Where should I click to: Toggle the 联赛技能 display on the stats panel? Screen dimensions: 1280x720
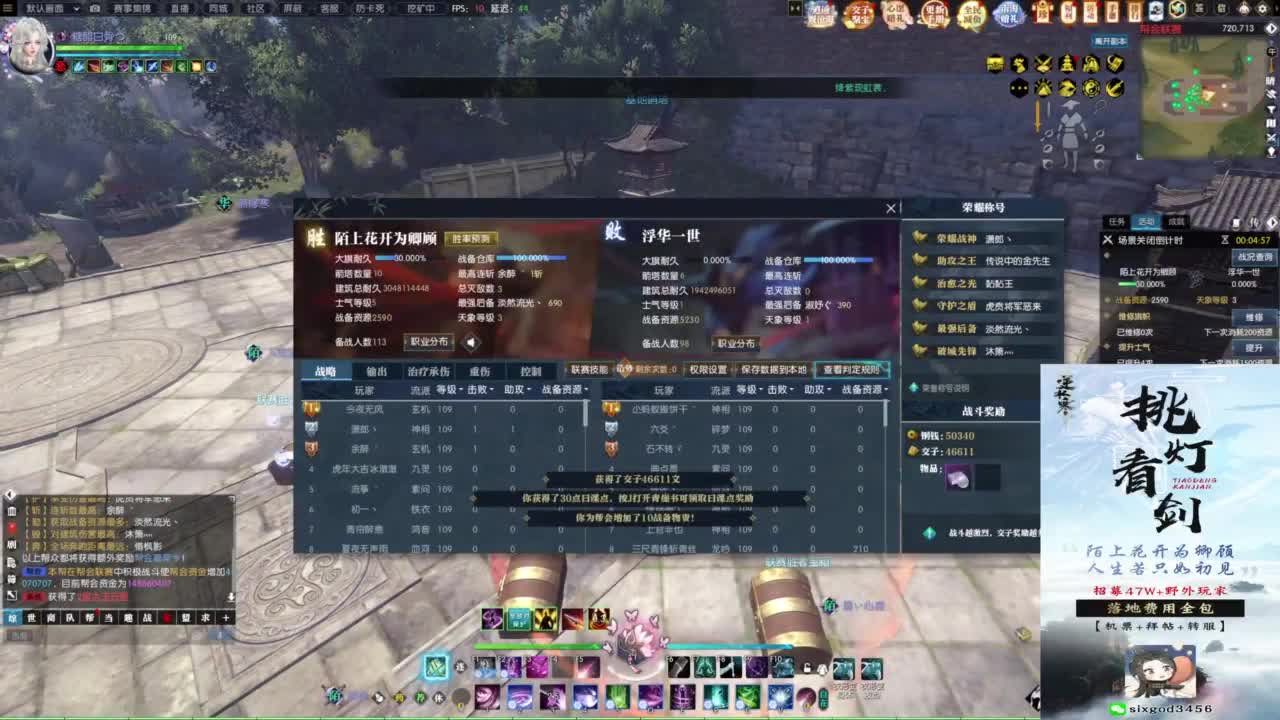coord(588,368)
